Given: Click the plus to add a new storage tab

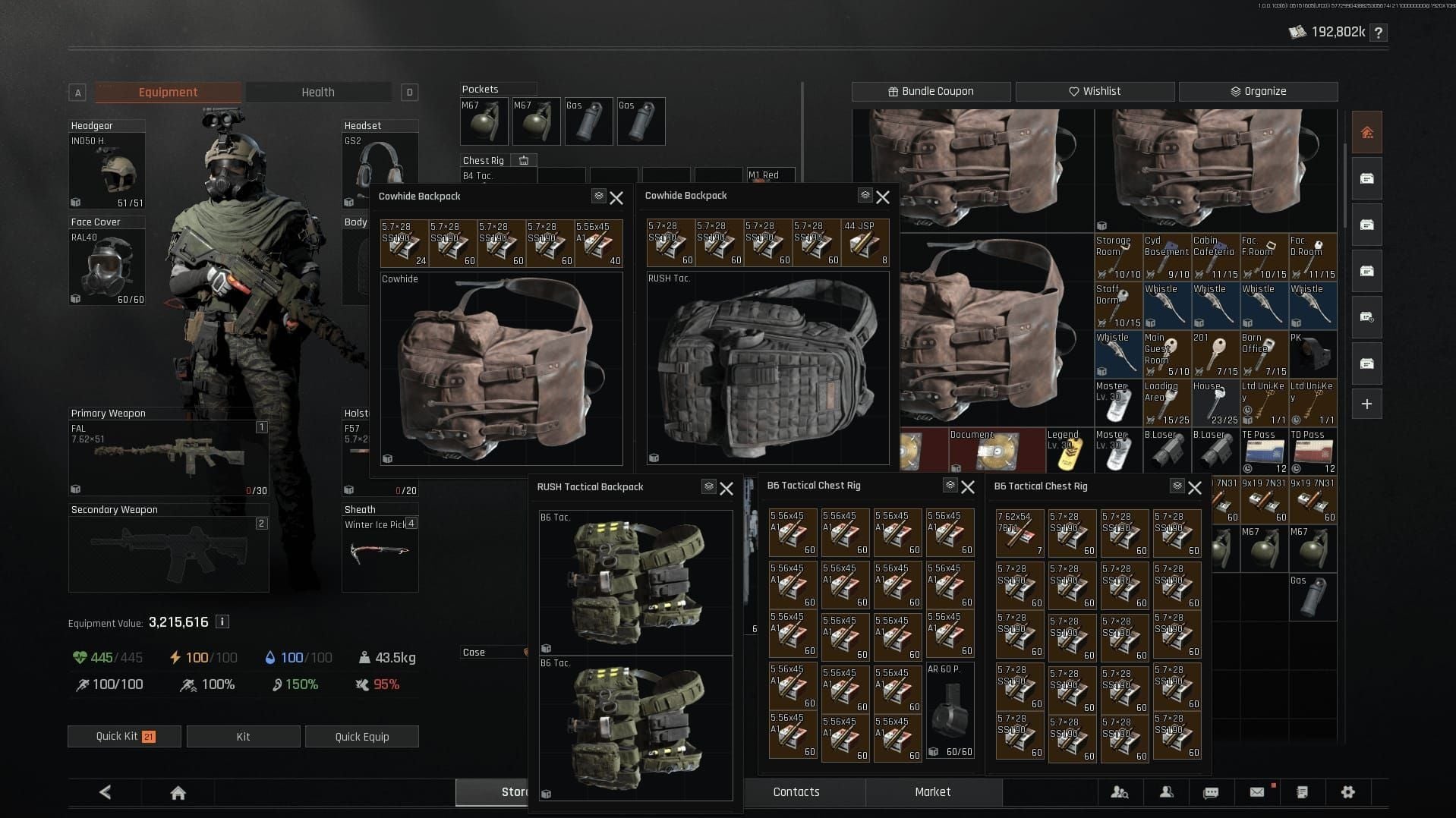Looking at the screenshot, I should 1366,404.
